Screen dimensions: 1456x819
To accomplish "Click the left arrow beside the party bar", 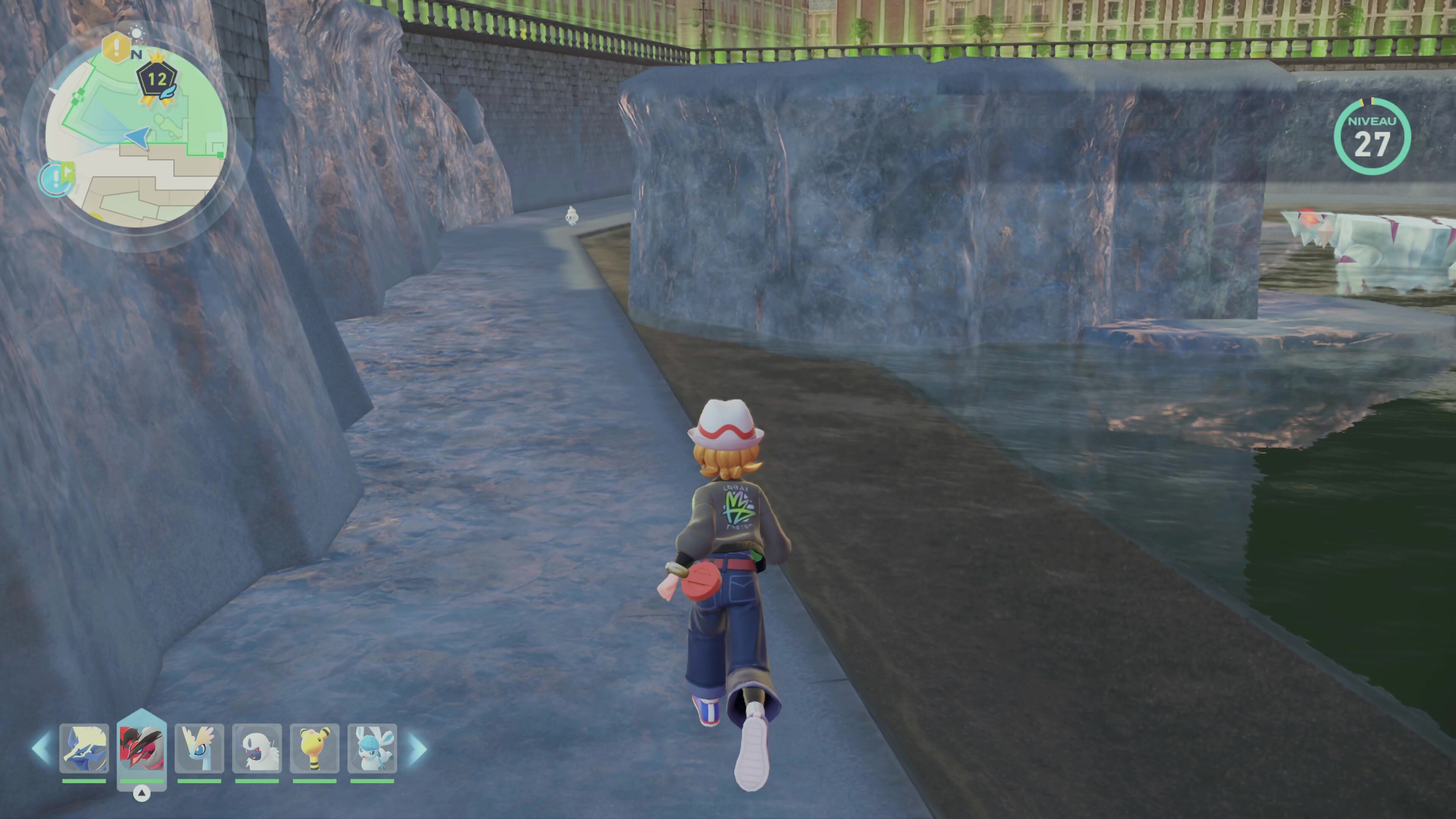I will pyautogui.click(x=41, y=748).
